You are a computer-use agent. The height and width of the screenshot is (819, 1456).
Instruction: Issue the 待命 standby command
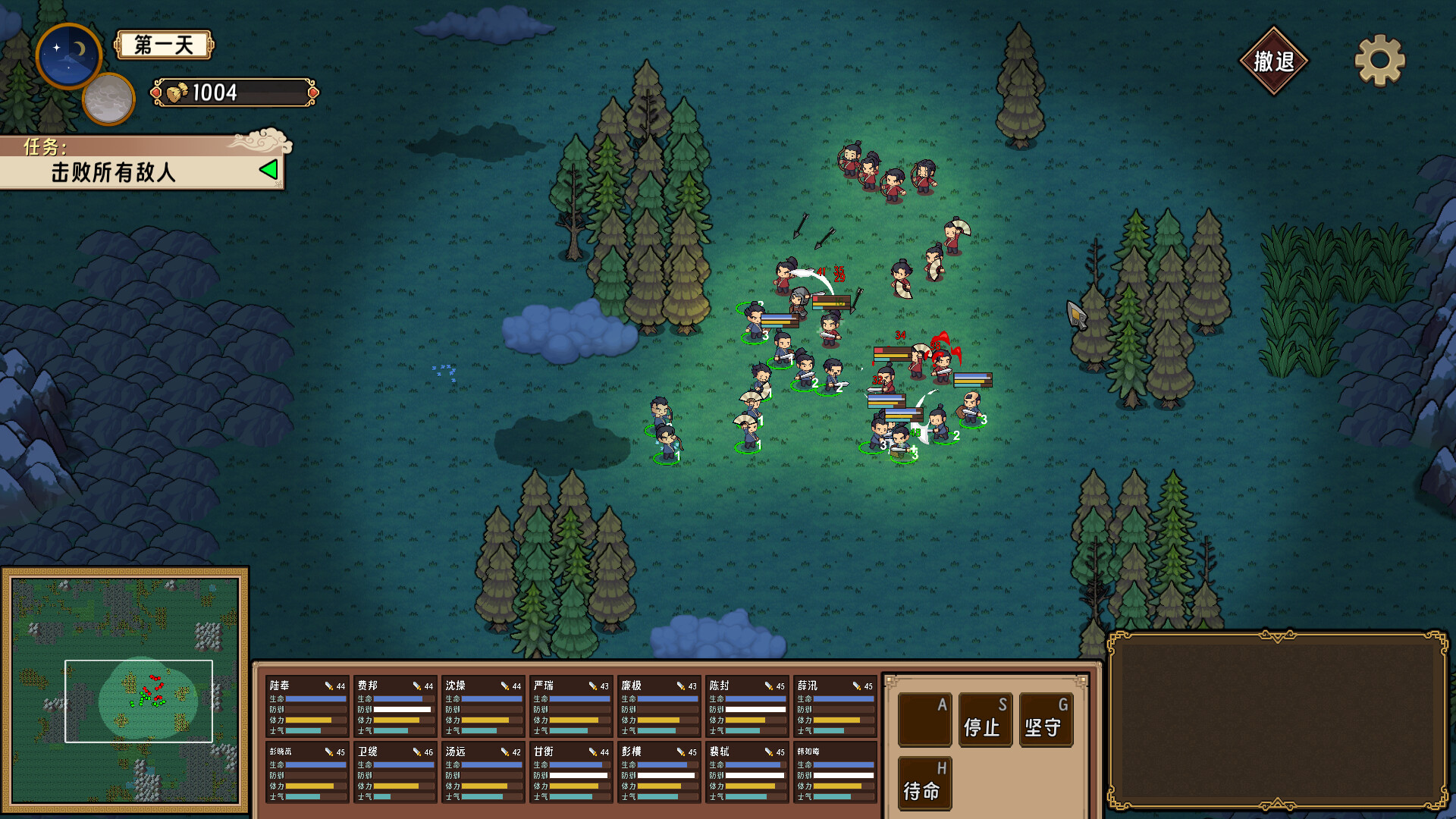[x=924, y=783]
